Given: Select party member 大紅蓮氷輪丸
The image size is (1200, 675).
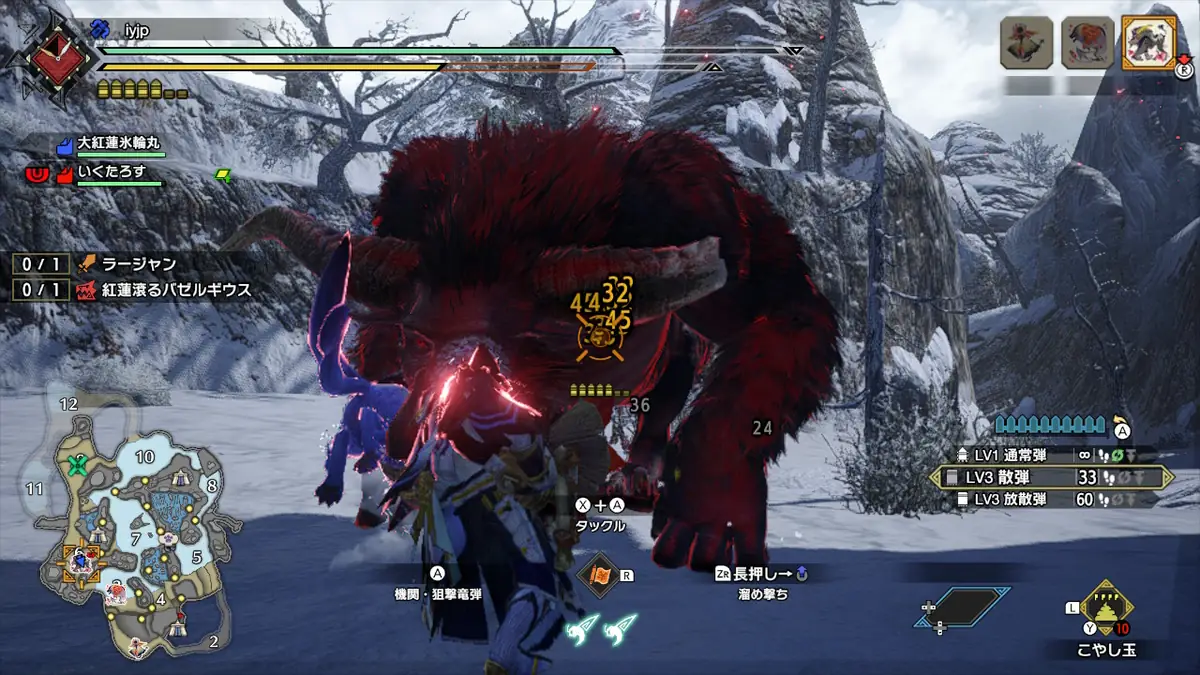Looking at the screenshot, I should coord(120,145).
